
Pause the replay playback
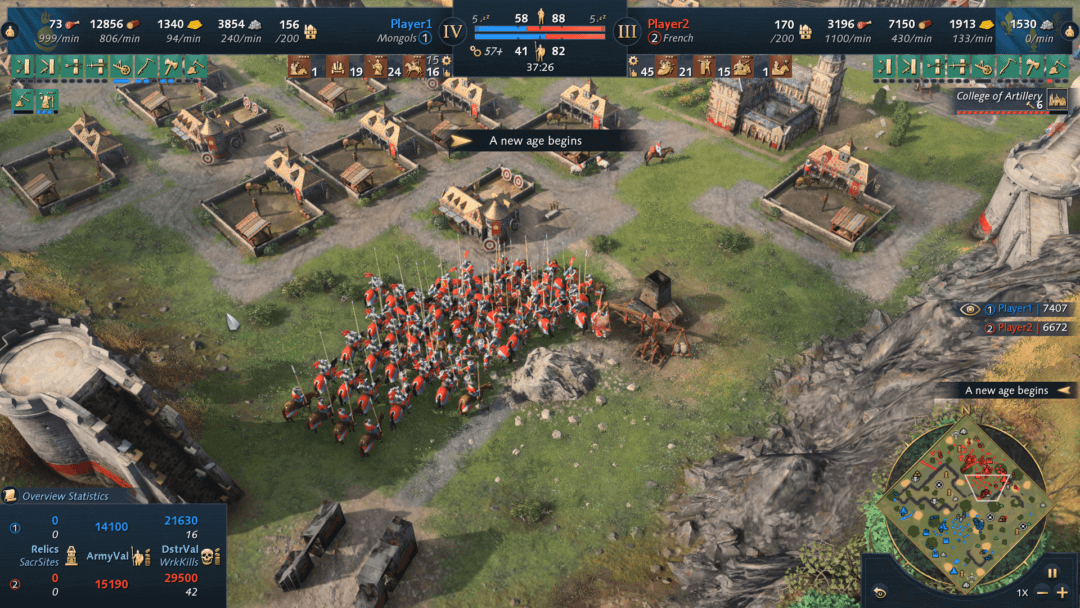[1051, 573]
